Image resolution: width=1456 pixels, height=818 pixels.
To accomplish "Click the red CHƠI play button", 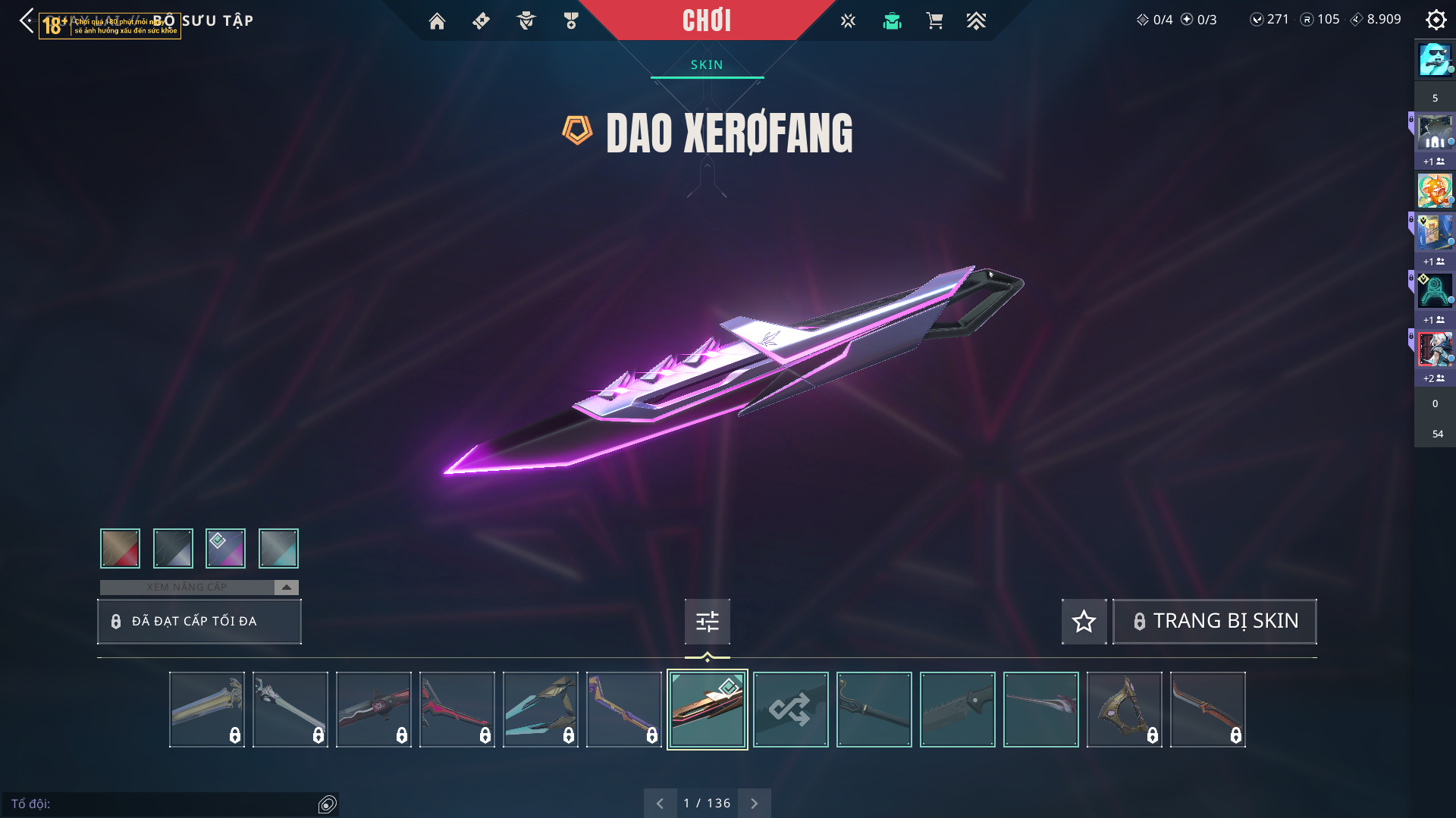I will [706, 20].
